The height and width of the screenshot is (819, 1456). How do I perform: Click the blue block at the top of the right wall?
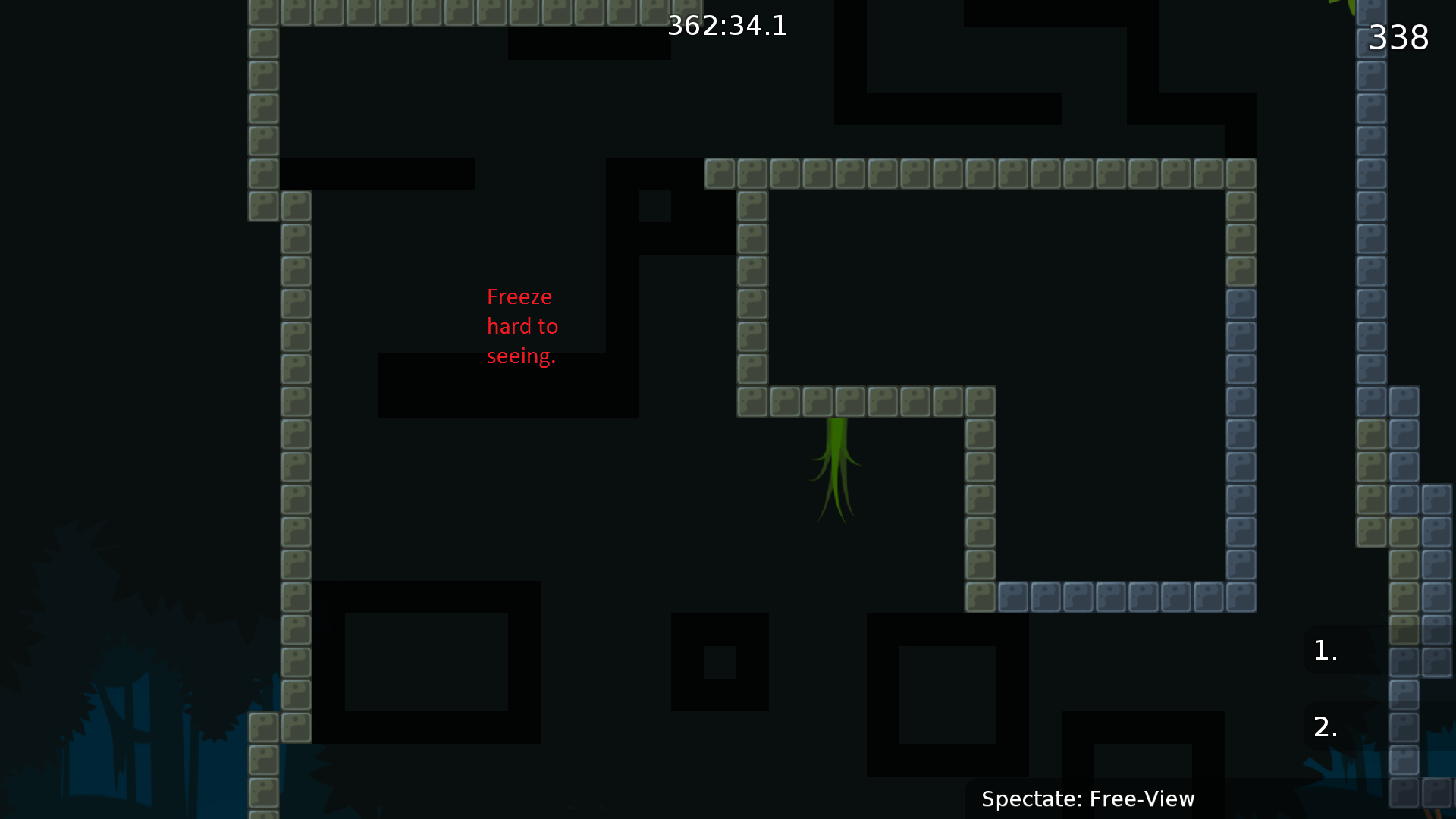pyautogui.click(x=1371, y=10)
